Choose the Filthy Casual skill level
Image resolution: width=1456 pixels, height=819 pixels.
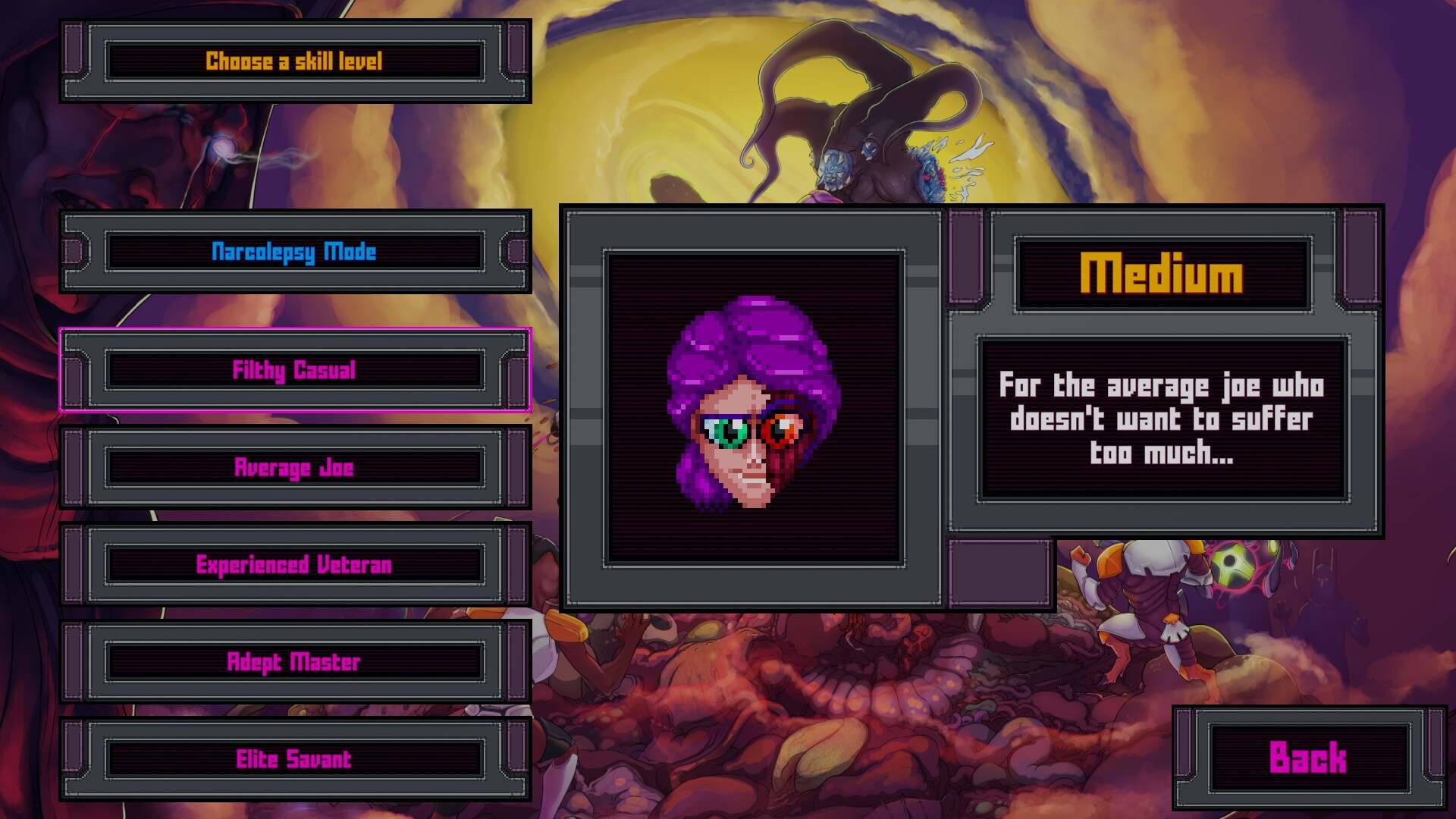(x=294, y=370)
